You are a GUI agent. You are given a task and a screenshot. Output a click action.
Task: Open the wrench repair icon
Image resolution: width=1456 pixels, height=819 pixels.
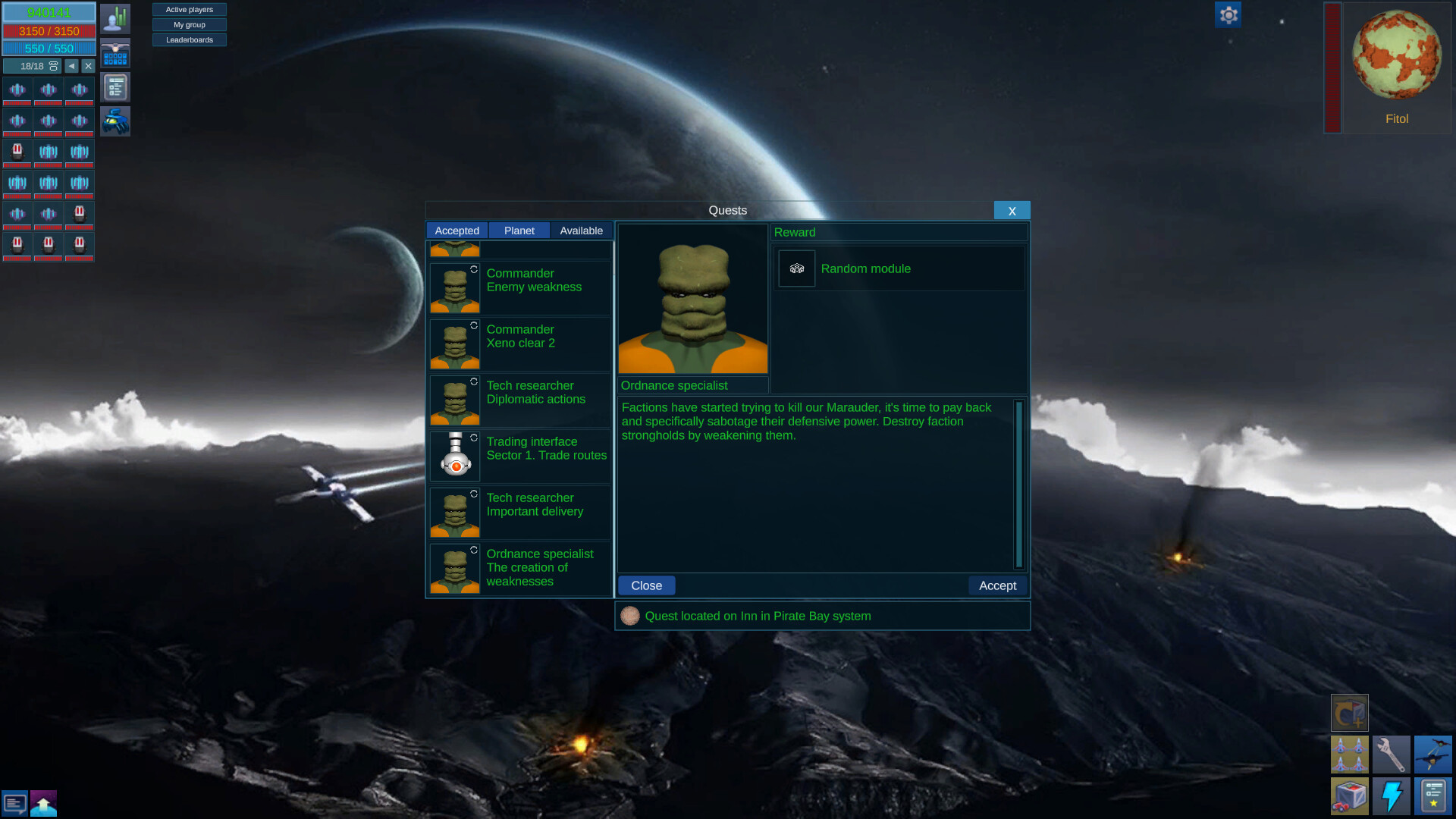[1391, 755]
